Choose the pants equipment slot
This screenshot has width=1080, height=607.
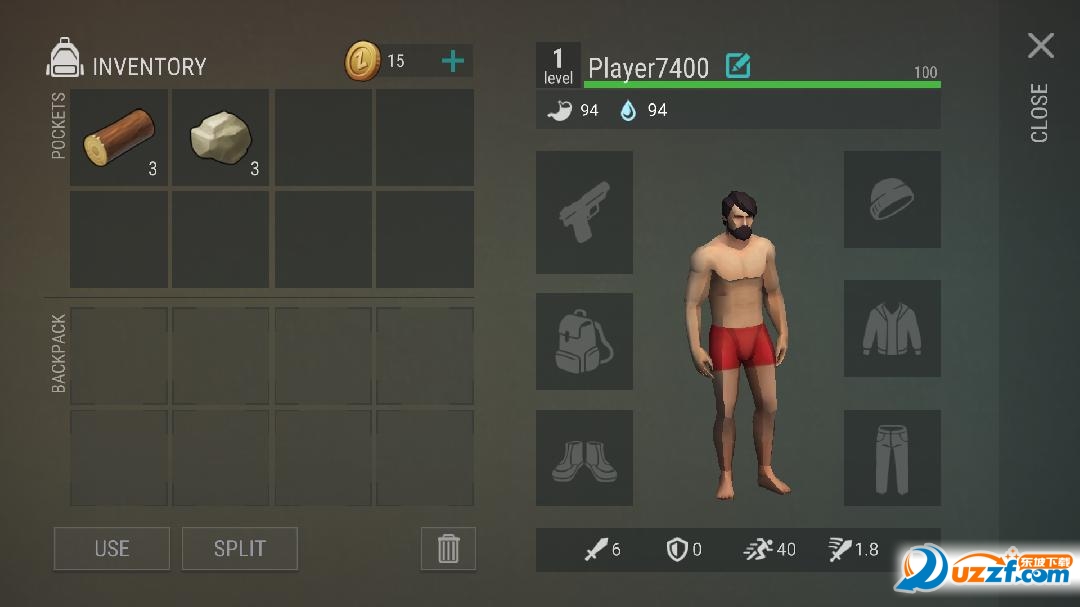pyautogui.click(x=892, y=458)
